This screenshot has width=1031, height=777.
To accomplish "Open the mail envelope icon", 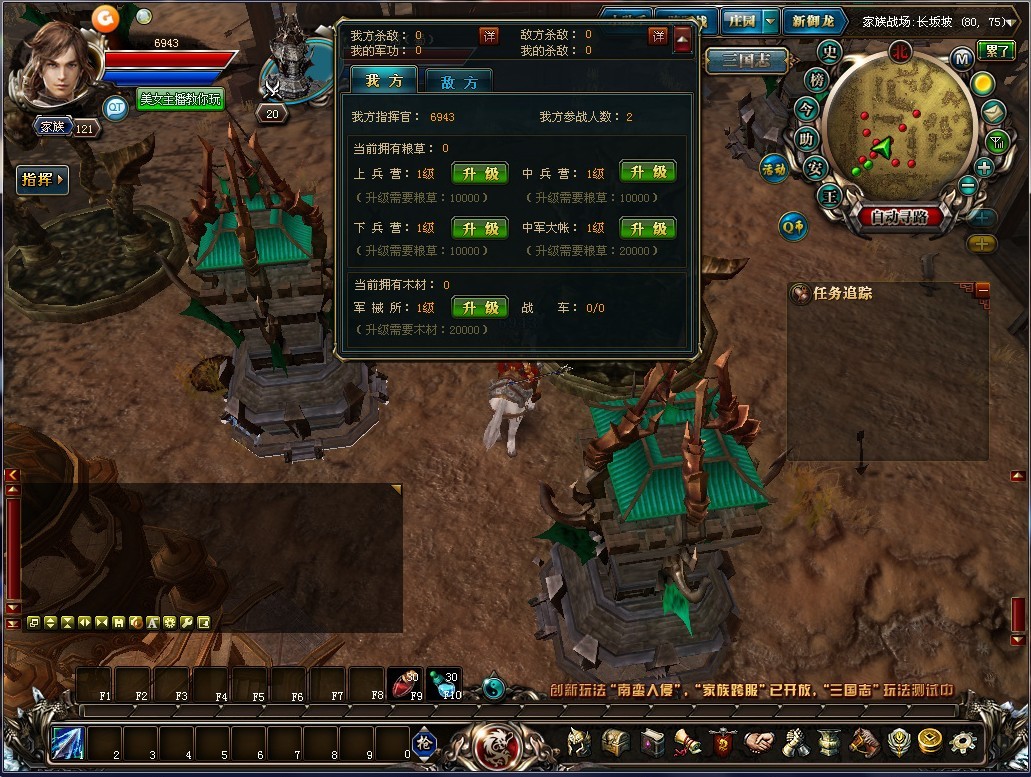I will tap(993, 112).
